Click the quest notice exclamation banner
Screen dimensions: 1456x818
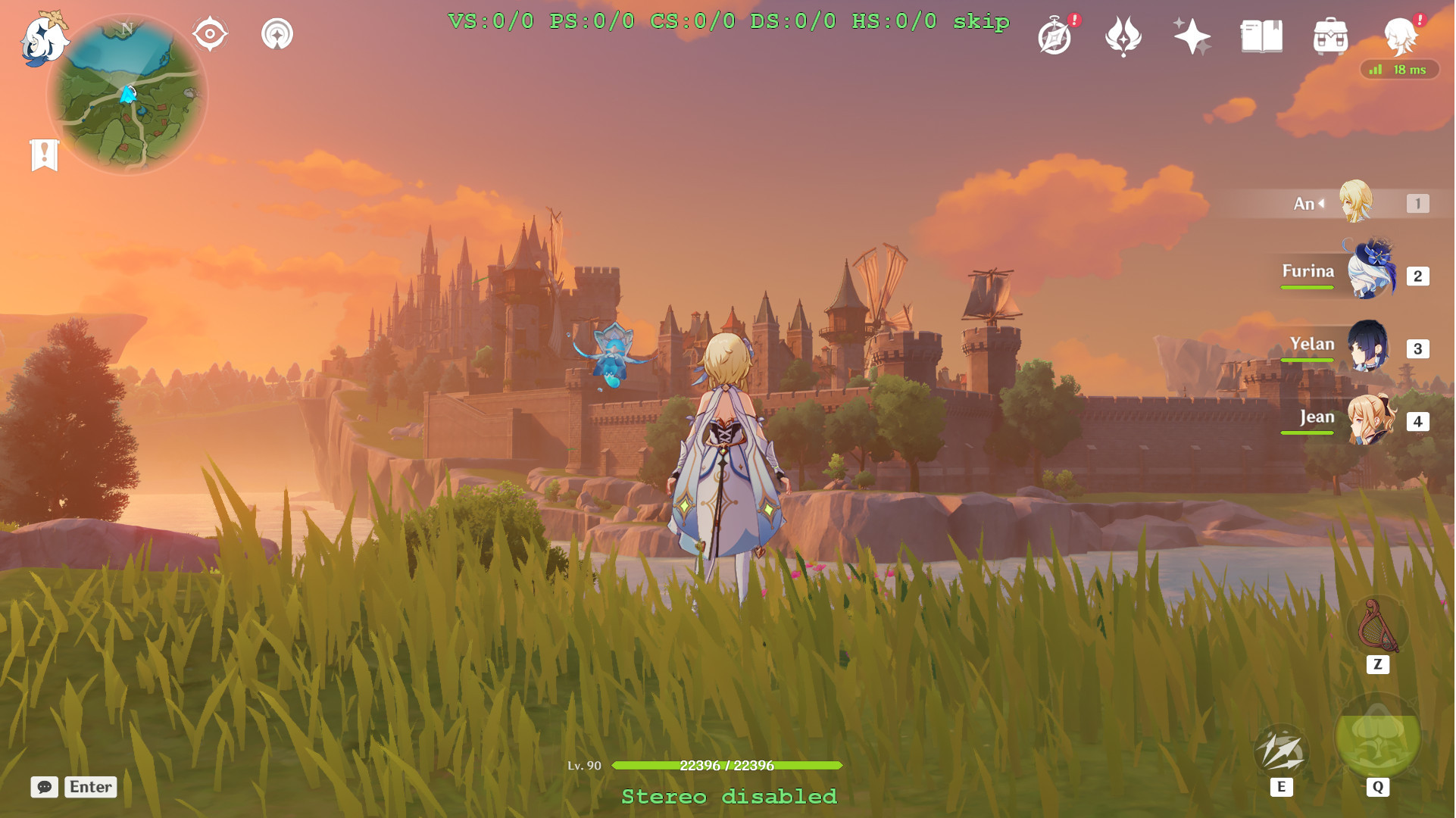tap(46, 155)
